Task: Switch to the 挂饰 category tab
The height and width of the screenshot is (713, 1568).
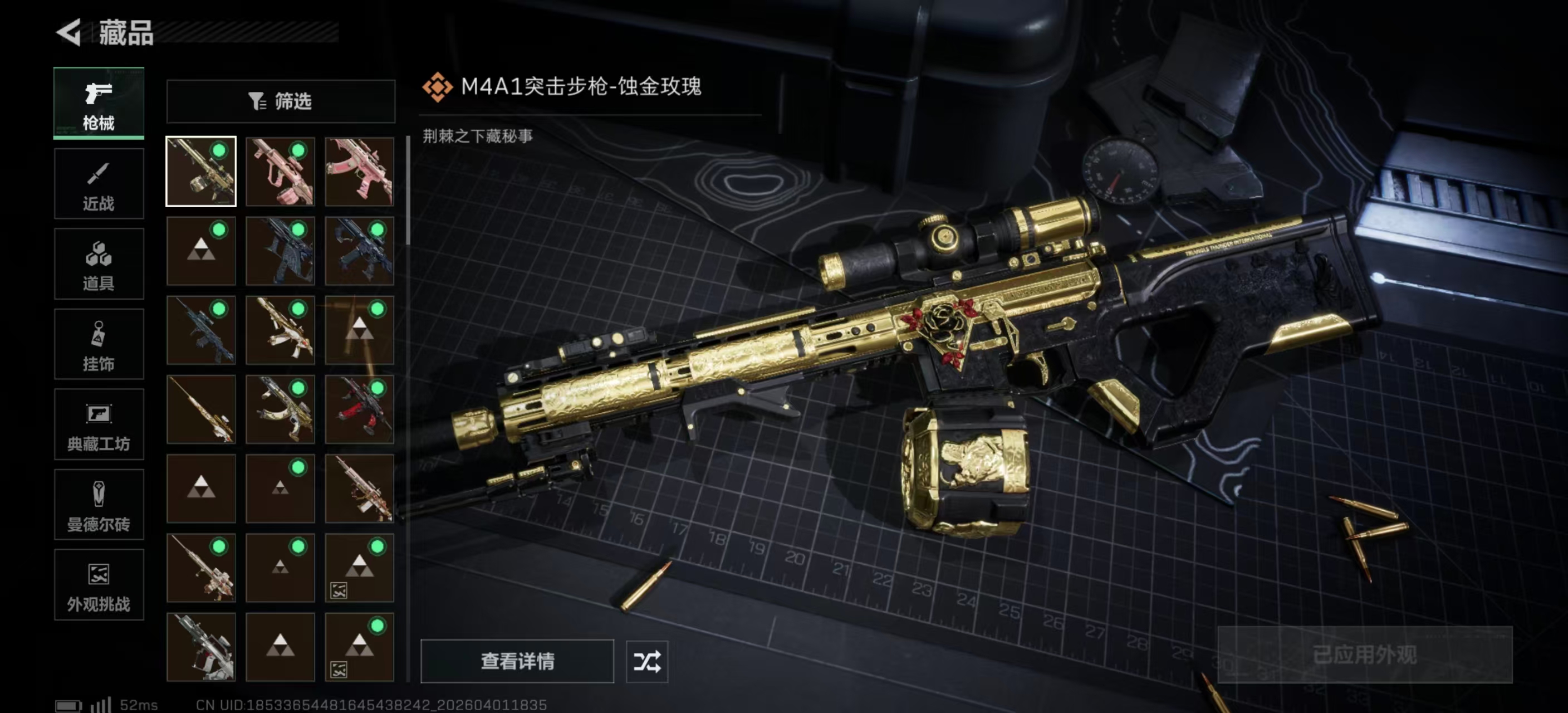Action: (99, 344)
